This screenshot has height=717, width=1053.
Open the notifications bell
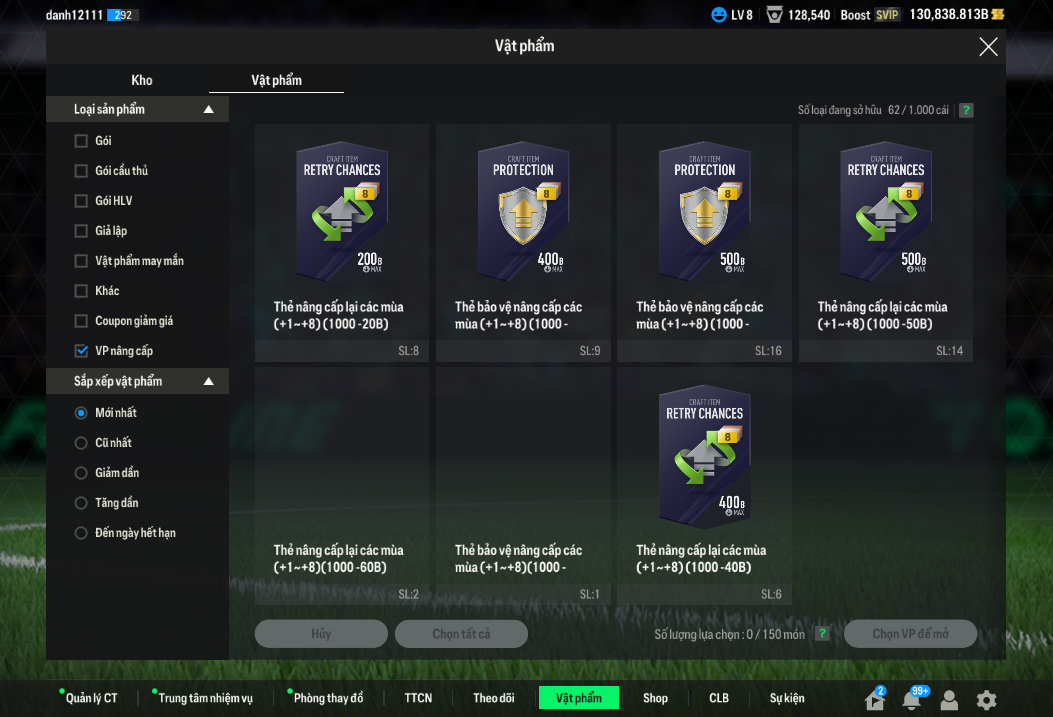(x=911, y=700)
